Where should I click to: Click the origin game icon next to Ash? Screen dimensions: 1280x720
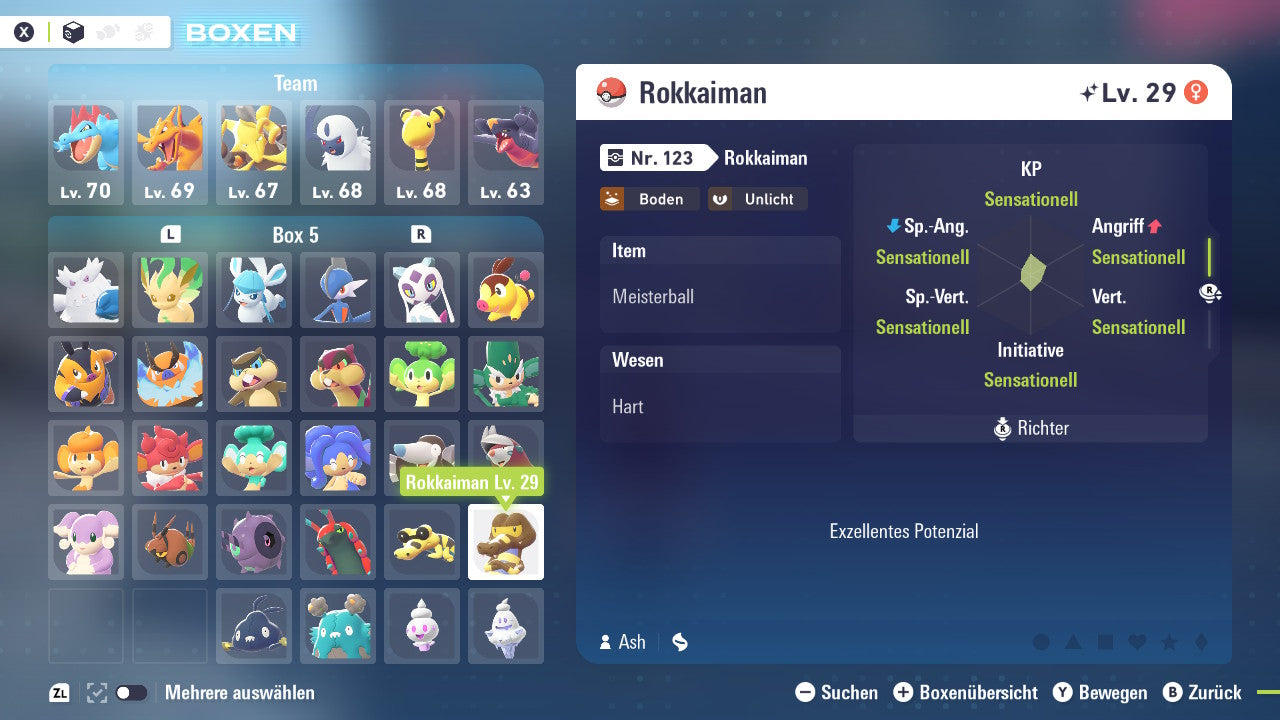click(x=679, y=642)
